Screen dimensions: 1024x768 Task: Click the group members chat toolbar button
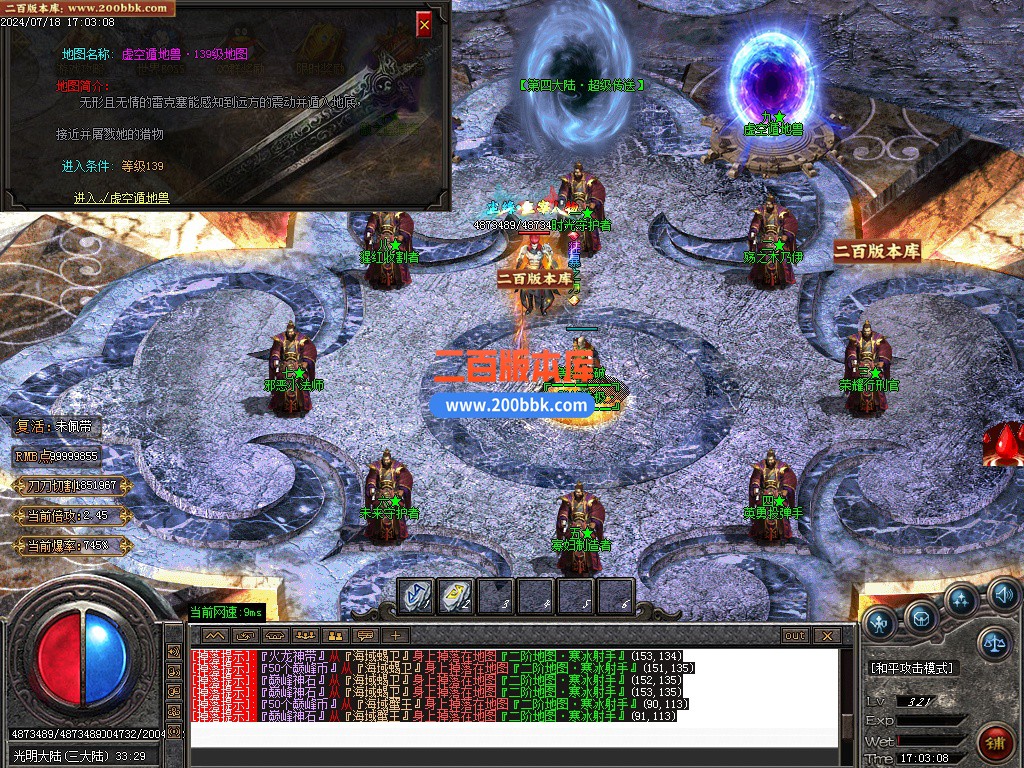tap(305, 635)
